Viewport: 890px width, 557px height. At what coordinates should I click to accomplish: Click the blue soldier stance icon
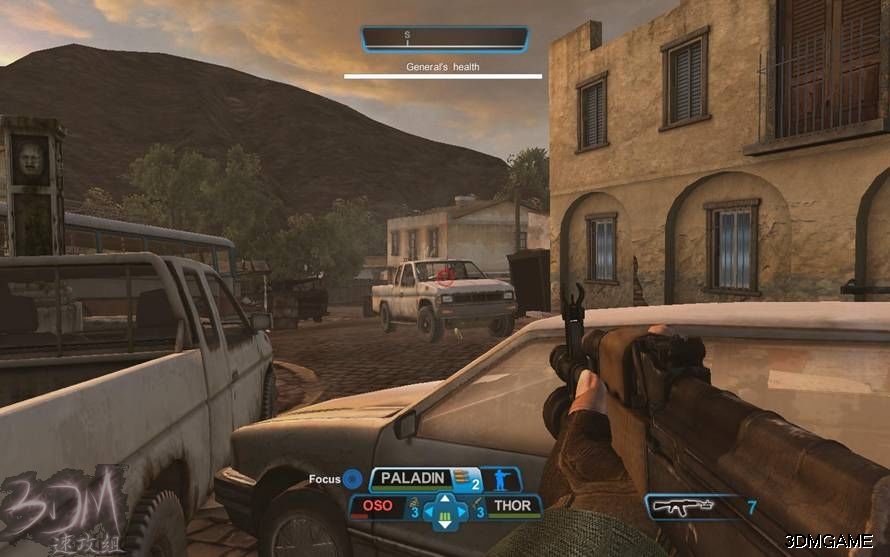tap(502, 480)
